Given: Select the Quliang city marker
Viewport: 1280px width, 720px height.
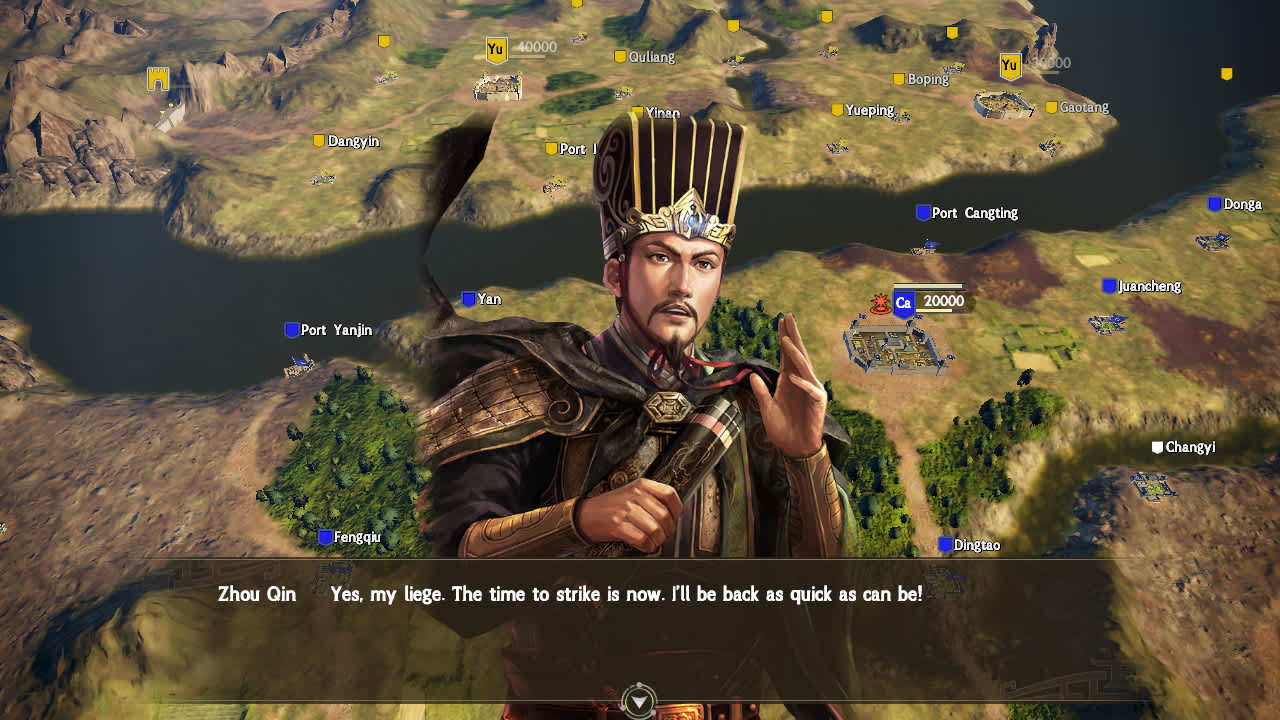Looking at the screenshot, I should 621,58.
